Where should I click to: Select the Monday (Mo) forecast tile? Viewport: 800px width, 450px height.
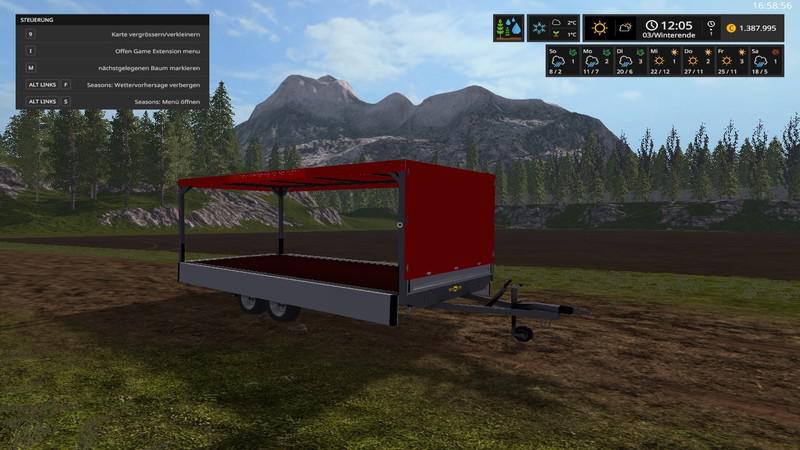click(x=594, y=60)
